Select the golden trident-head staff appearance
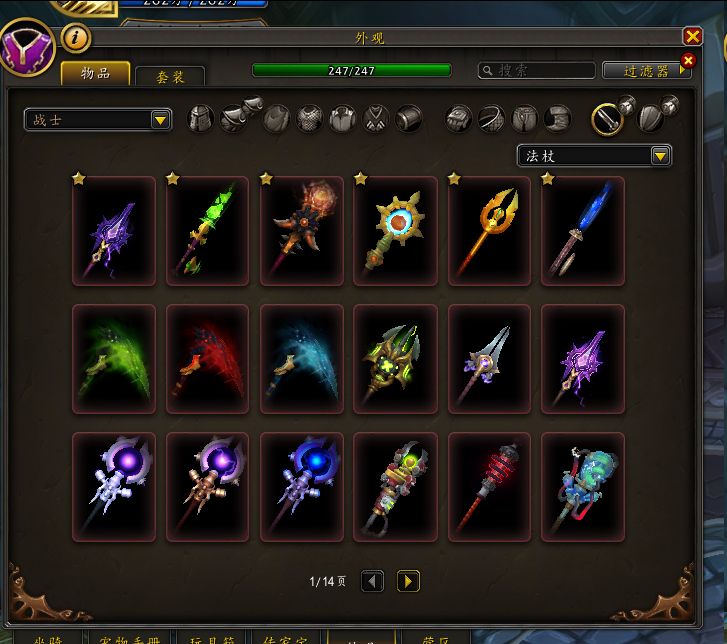Image resolution: width=727 pixels, height=644 pixels. 489,231
